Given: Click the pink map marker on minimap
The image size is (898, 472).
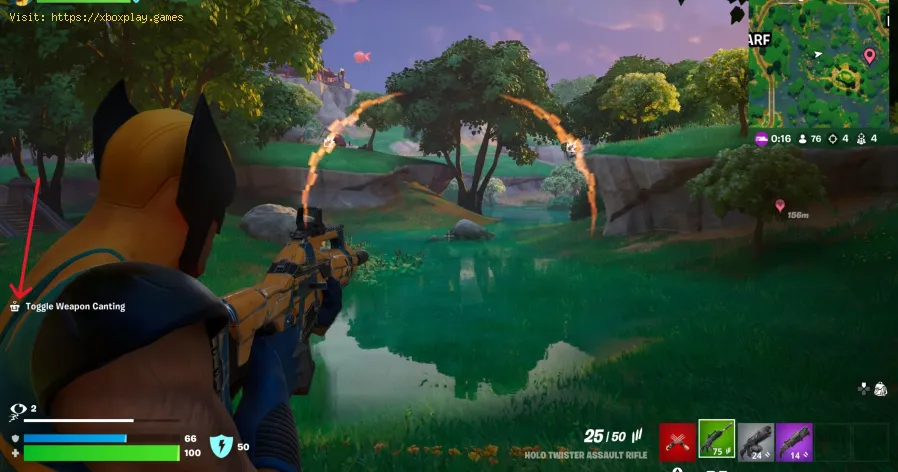Looking at the screenshot, I should pos(869,55).
